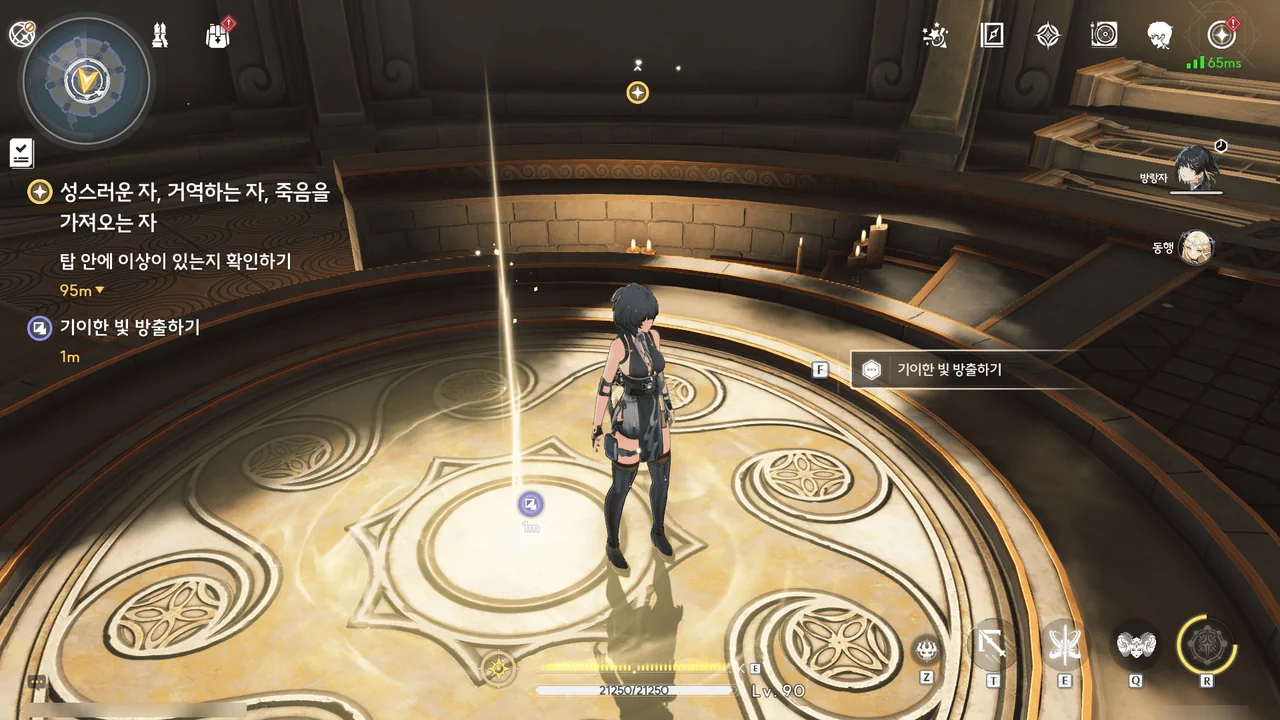Trigger the ram-horned mask echo skill
The width and height of the screenshot is (1280, 720).
click(x=1136, y=645)
